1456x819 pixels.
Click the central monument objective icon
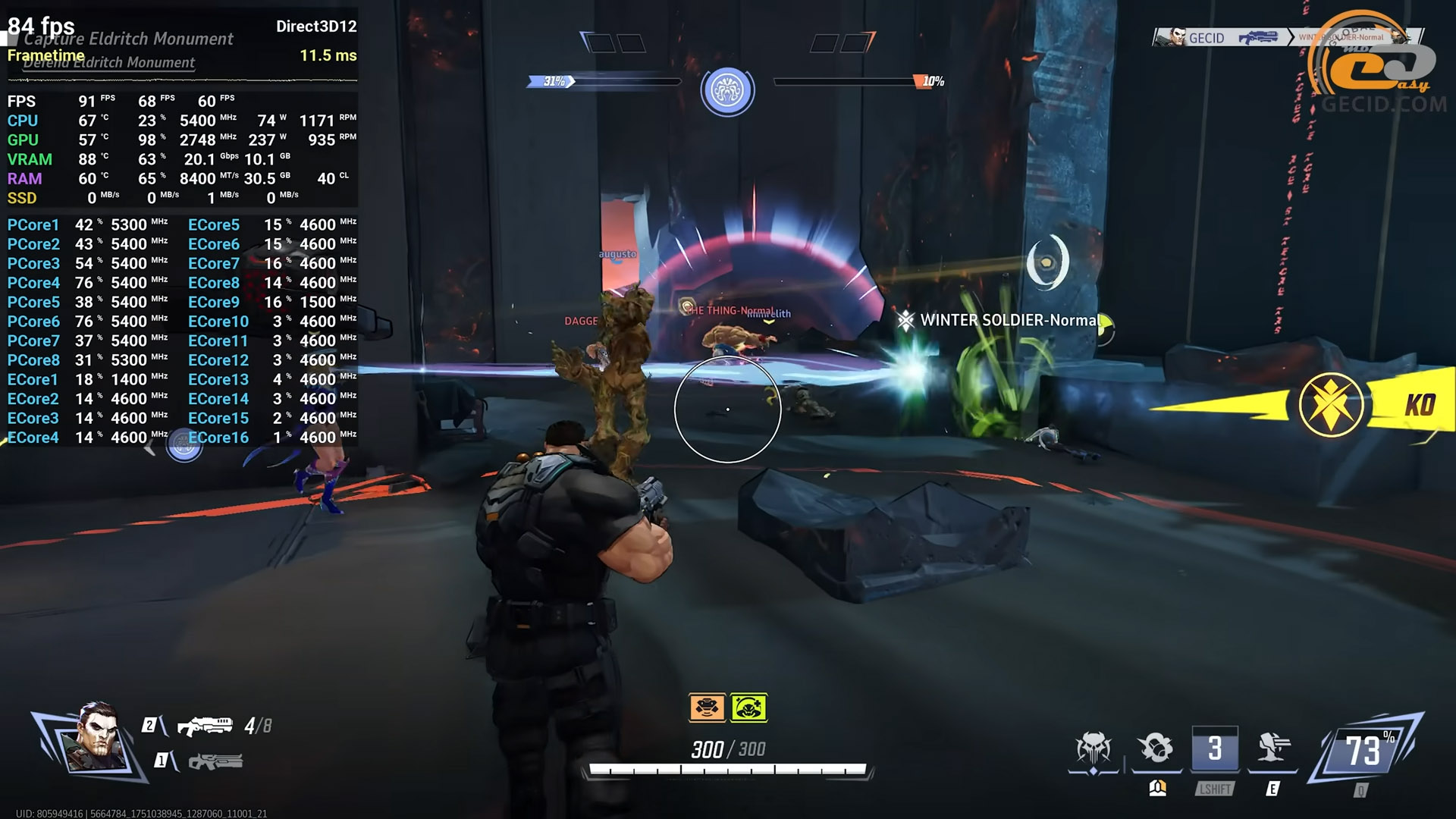coord(727,90)
